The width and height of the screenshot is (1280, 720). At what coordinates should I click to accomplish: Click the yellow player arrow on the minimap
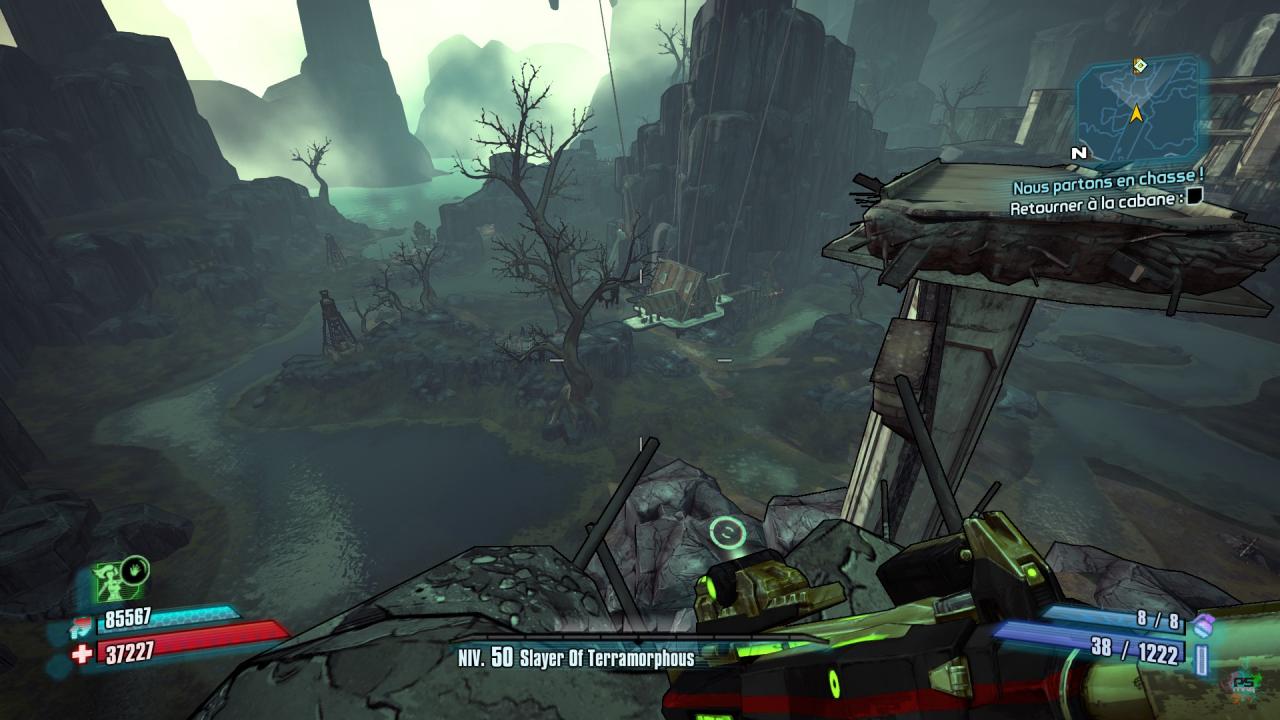coord(1136,113)
